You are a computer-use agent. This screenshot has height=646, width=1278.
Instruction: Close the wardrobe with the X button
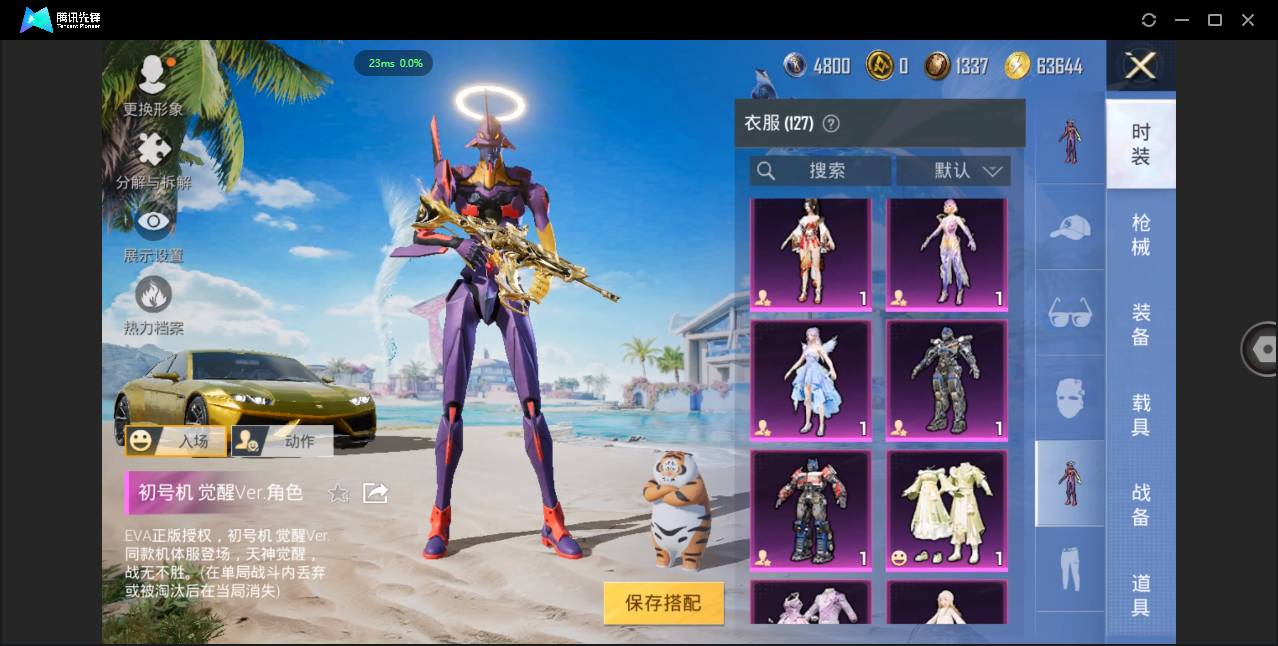[x=1140, y=66]
